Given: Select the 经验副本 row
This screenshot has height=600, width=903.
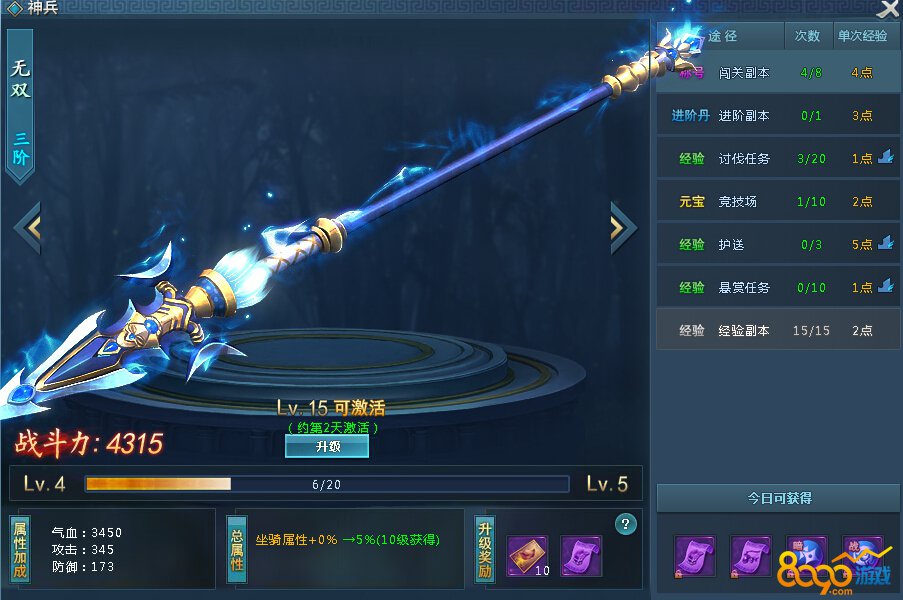Looking at the screenshot, I should coord(777,330).
